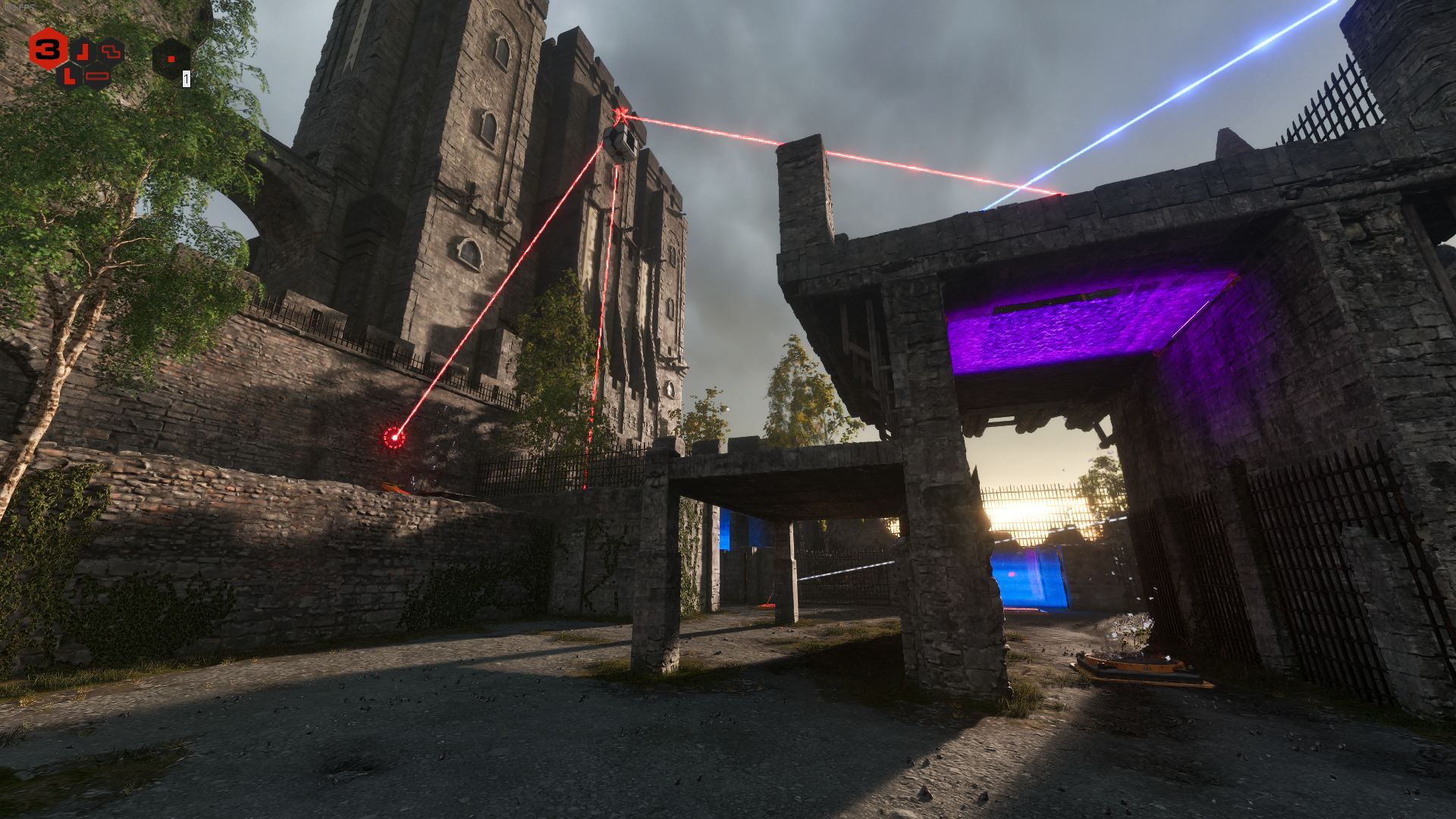Select the solid L-shaped tetromino icon

point(70,75)
